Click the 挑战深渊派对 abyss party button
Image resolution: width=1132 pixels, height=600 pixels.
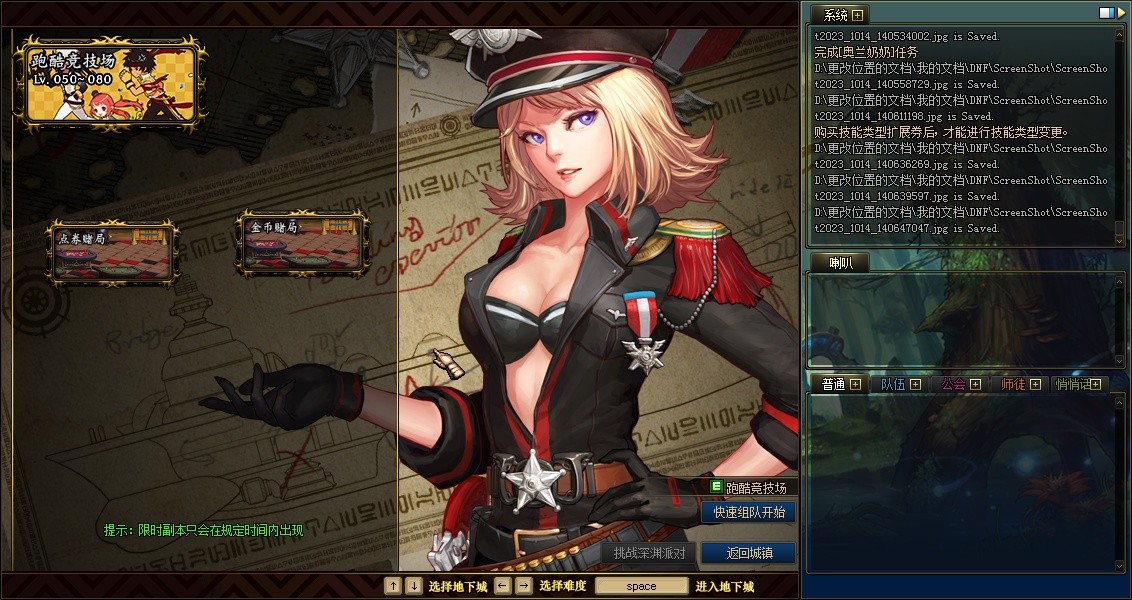pos(649,553)
